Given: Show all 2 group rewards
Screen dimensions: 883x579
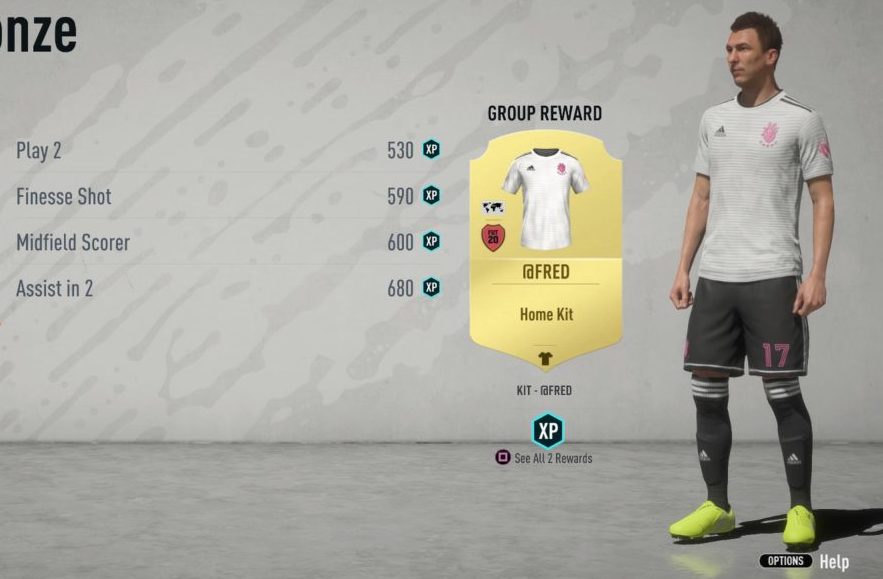Looking at the screenshot, I should coord(545,458).
